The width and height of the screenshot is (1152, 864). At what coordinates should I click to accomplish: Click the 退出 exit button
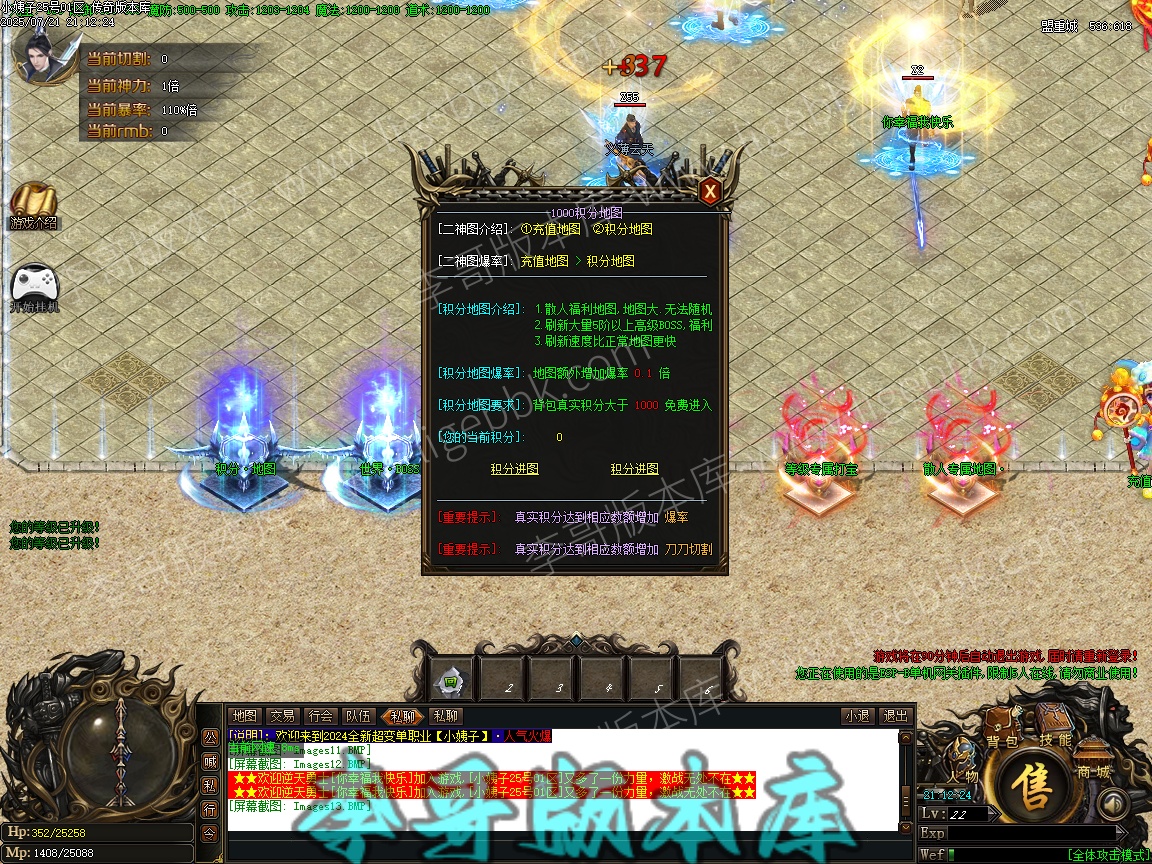click(894, 716)
